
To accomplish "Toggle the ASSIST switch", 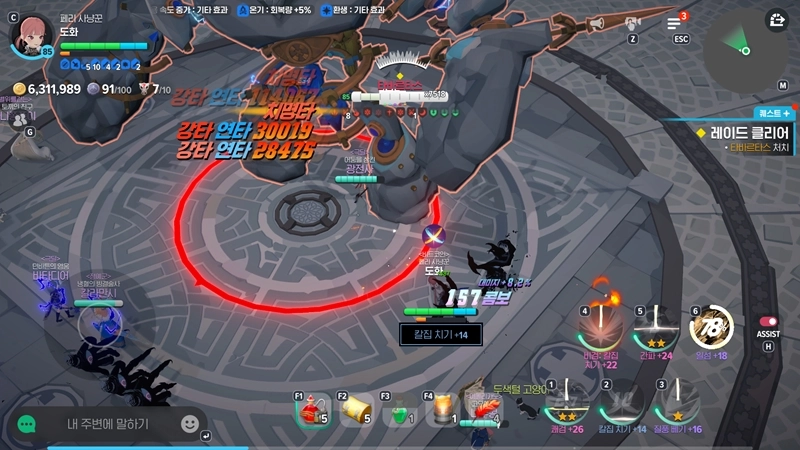I will [768, 322].
